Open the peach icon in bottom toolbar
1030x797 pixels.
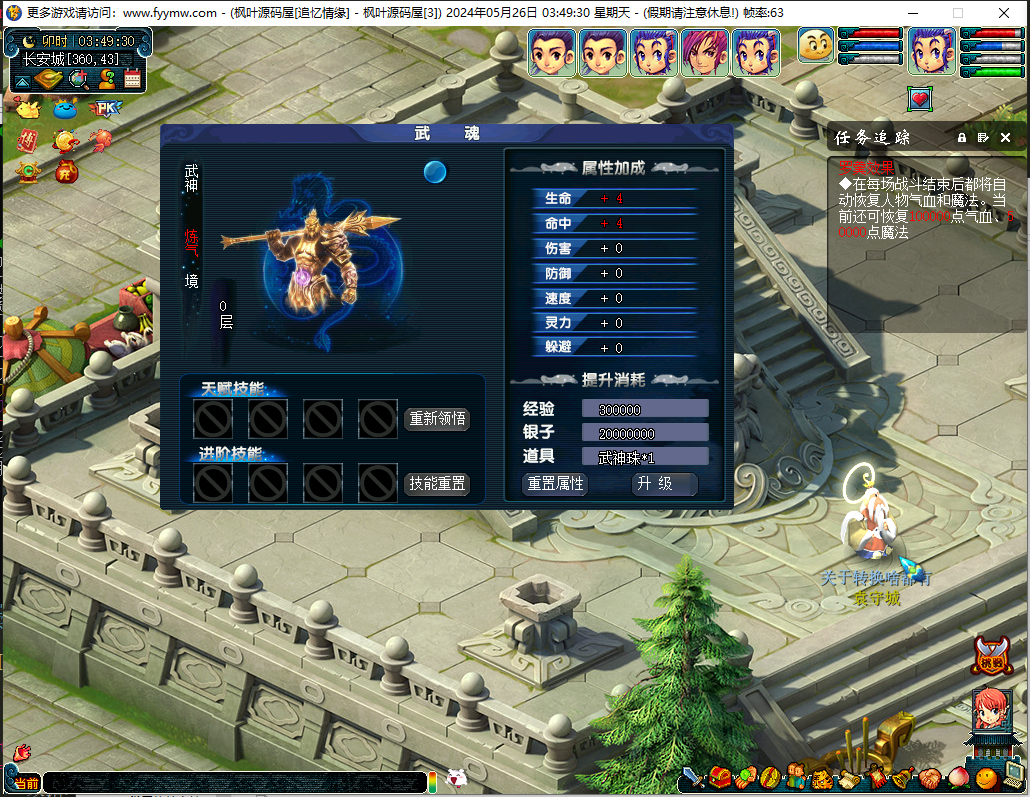pos(960,777)
